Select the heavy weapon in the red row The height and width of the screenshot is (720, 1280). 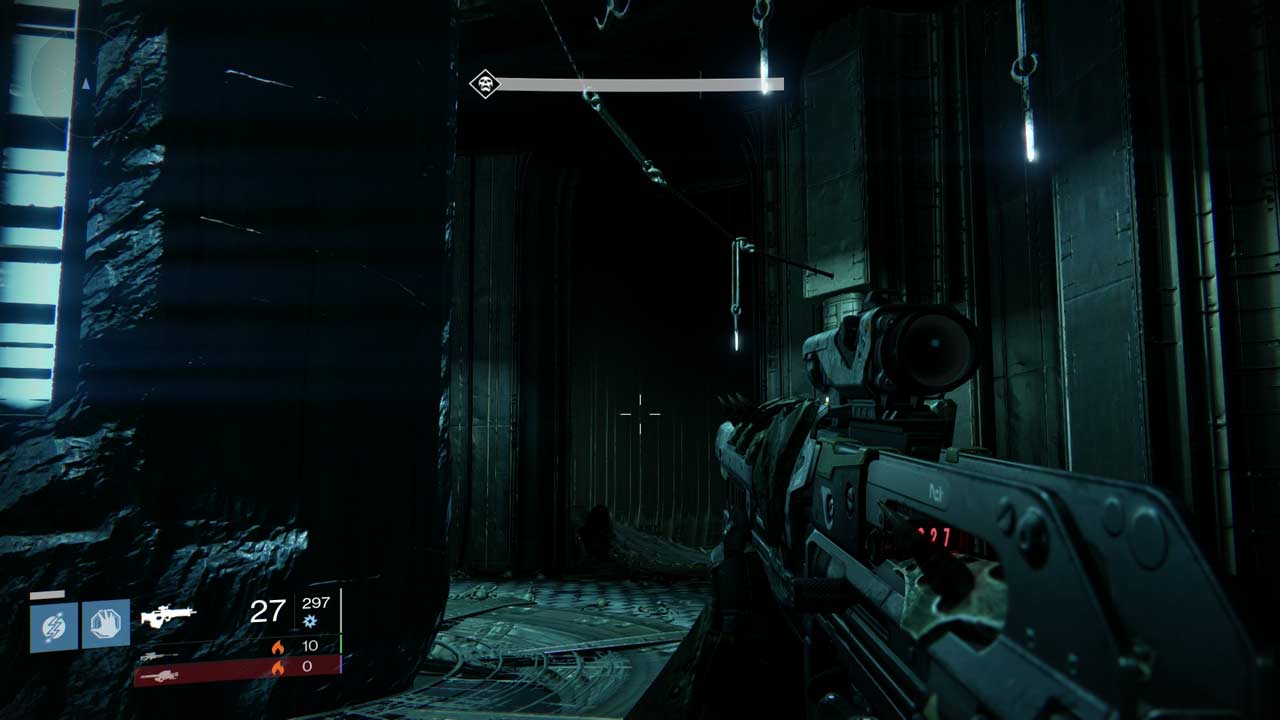pyautogui.click(x=162, y=676)
